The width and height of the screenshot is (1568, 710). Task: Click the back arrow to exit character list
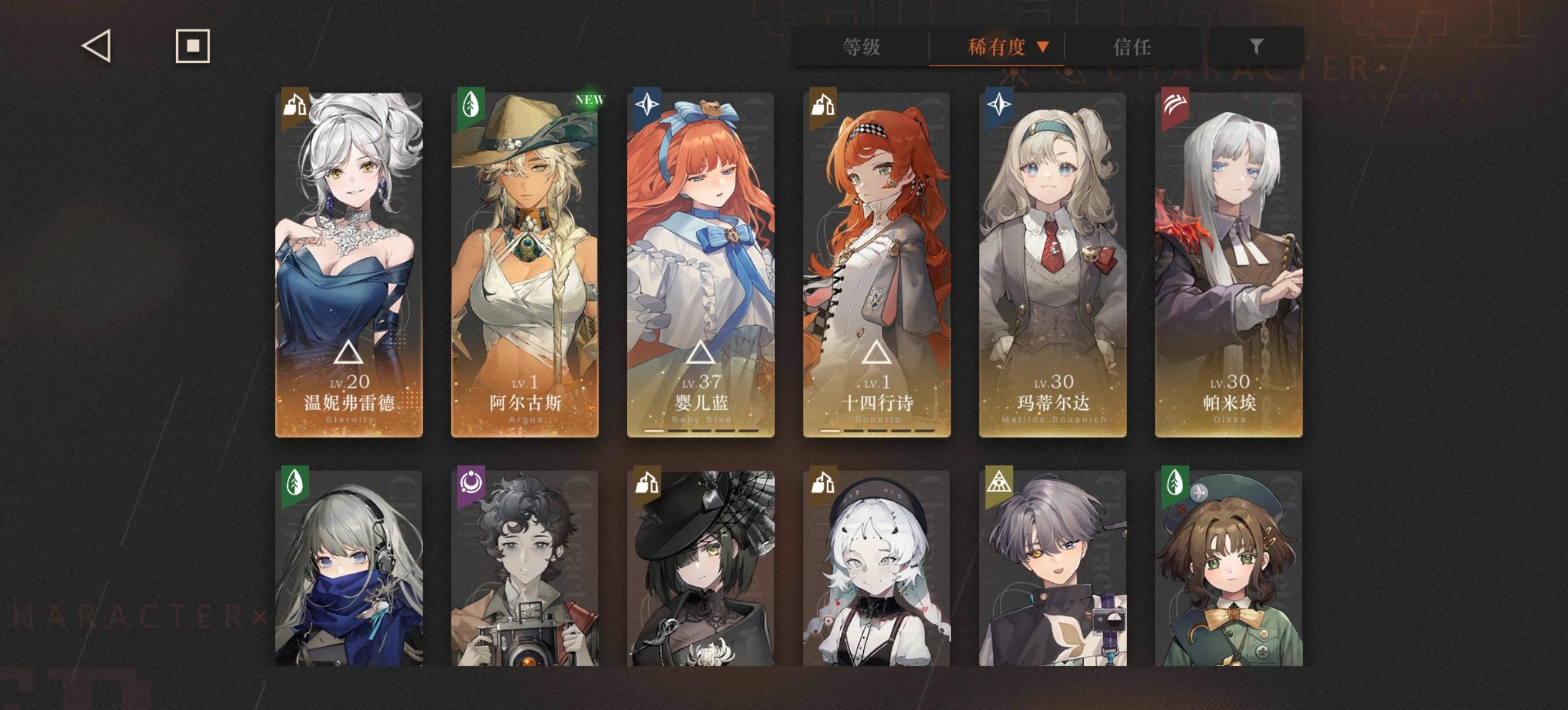point(98,47)
